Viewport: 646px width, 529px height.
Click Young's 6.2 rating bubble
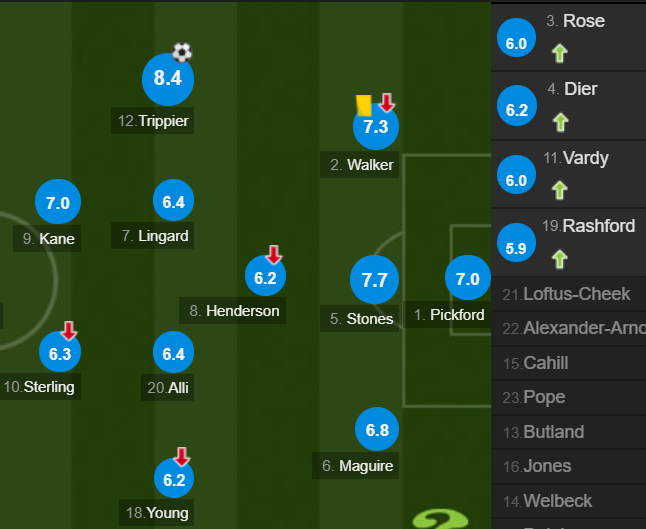174,480
